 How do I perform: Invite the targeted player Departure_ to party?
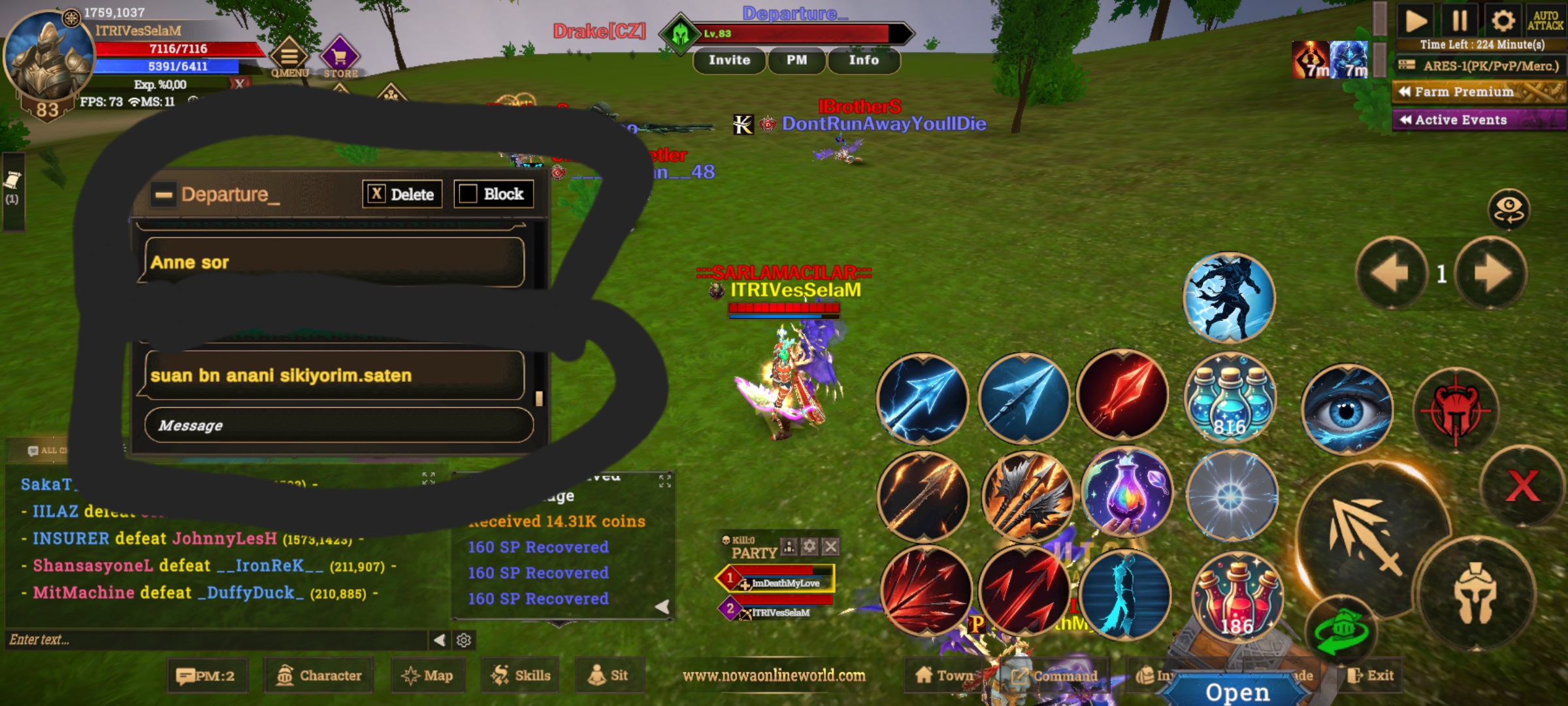pyautogui.click(x=729, y=60)
